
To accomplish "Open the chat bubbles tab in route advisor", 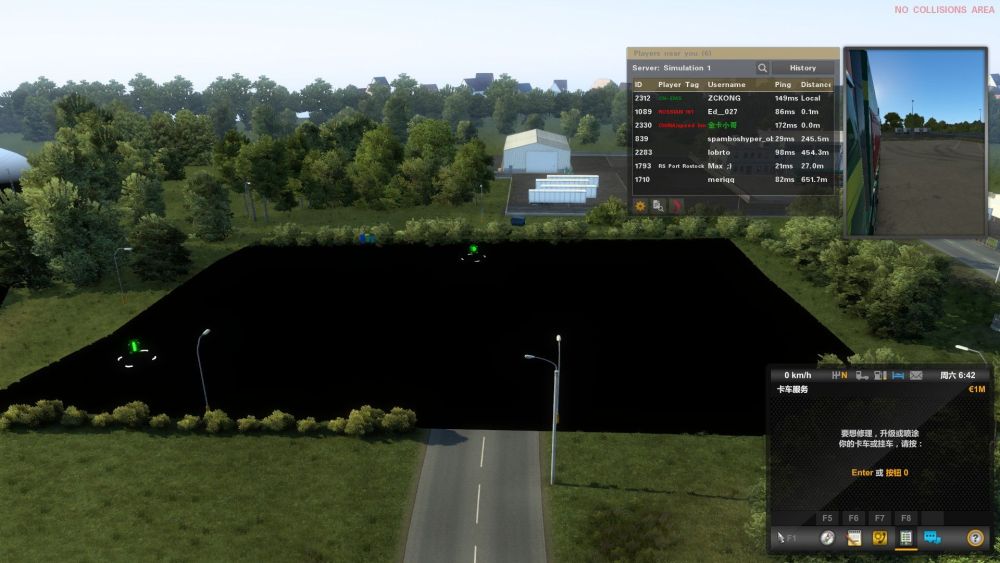I will [932, 538].
